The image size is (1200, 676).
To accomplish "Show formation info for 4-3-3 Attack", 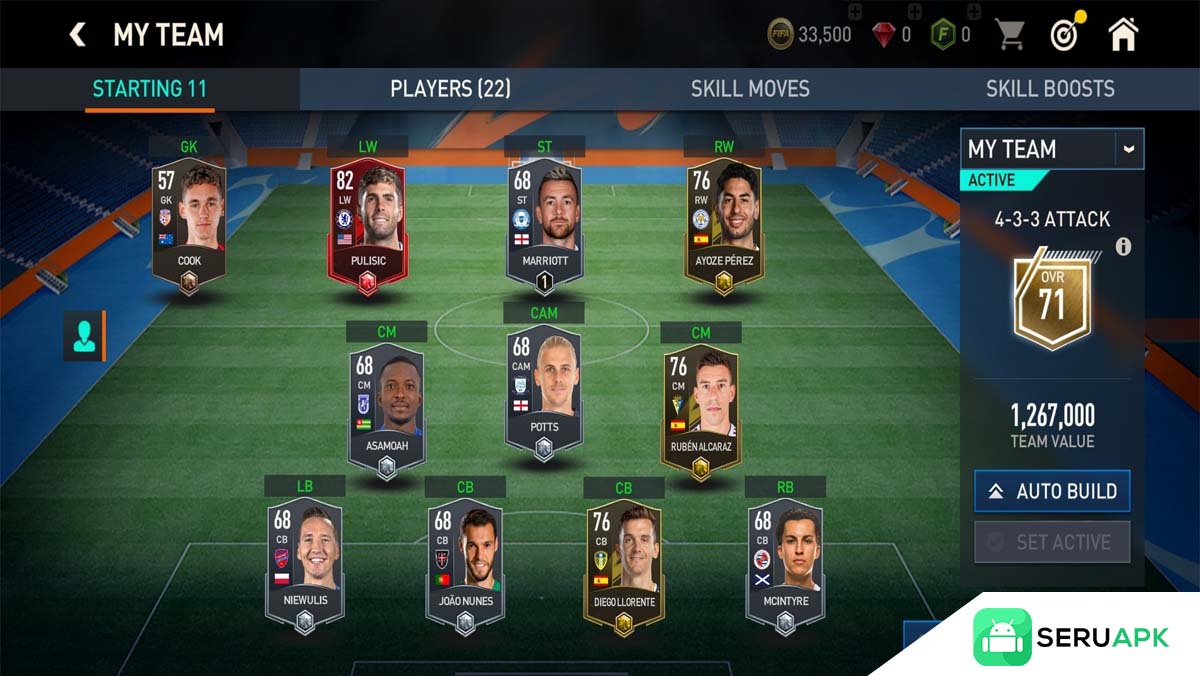I will click(x=1123, y=246).
